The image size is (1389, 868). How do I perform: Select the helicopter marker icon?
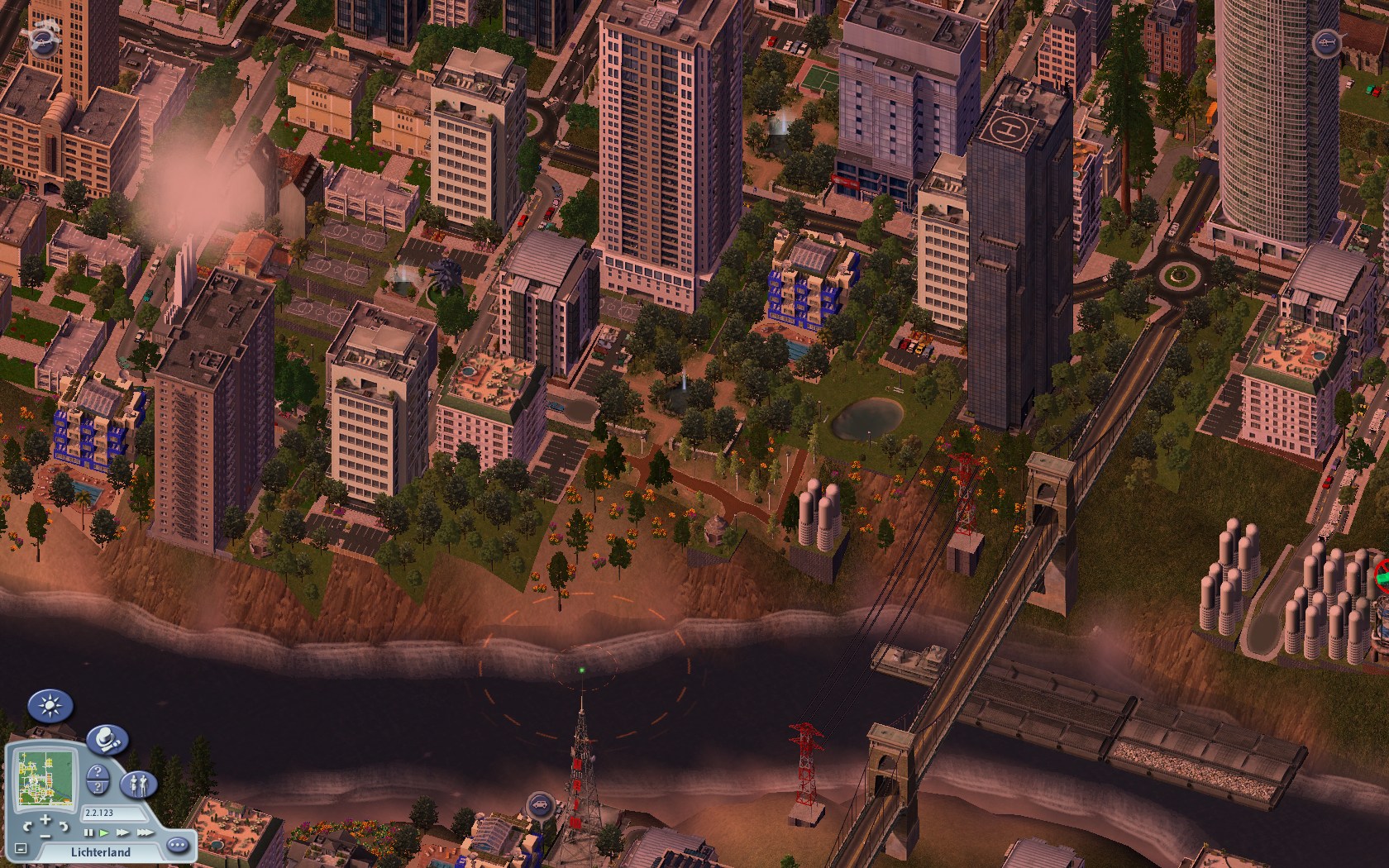tap(1326, 41)
